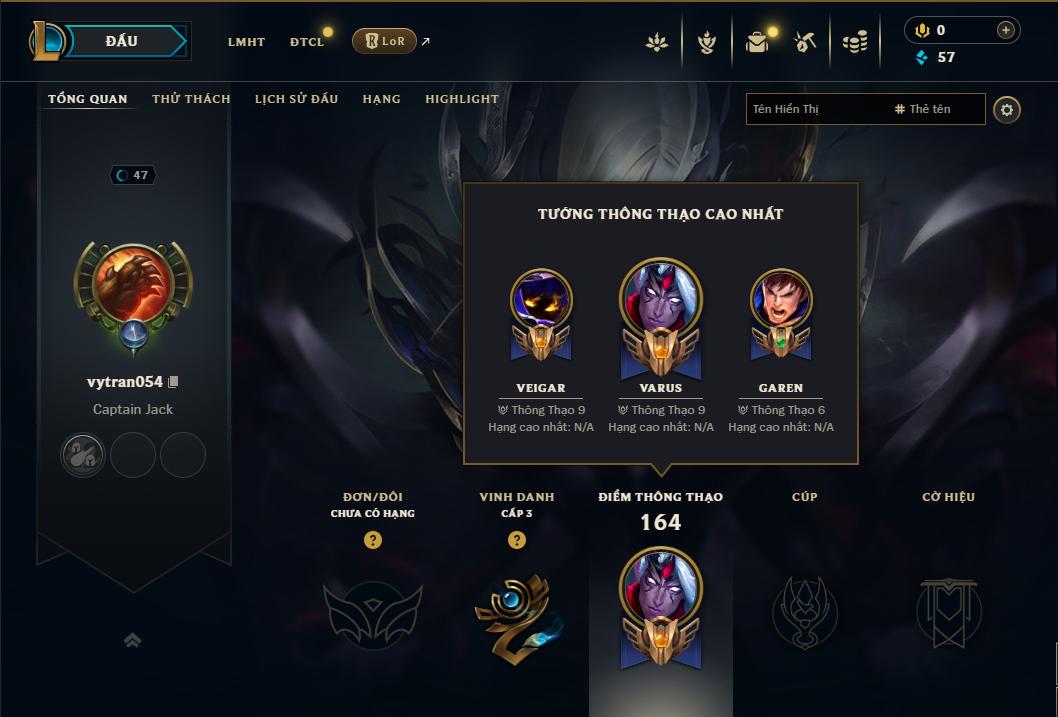Switch to the THỬ THÁCH tab
Image resolution: width=1058 pixels, height=717 pixels.
coord(191,99)
